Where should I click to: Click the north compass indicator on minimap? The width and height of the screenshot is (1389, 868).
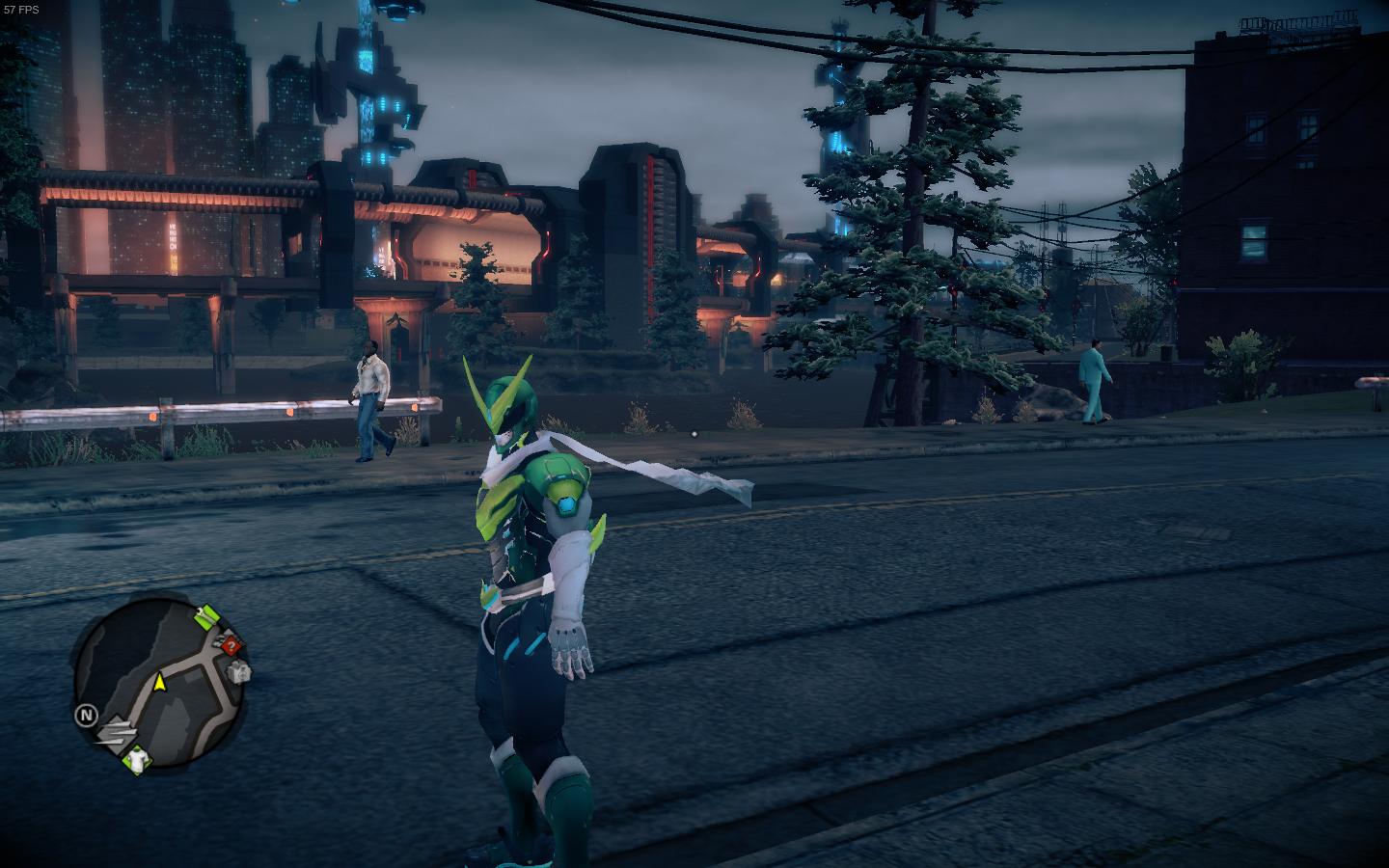pos(87,715)
